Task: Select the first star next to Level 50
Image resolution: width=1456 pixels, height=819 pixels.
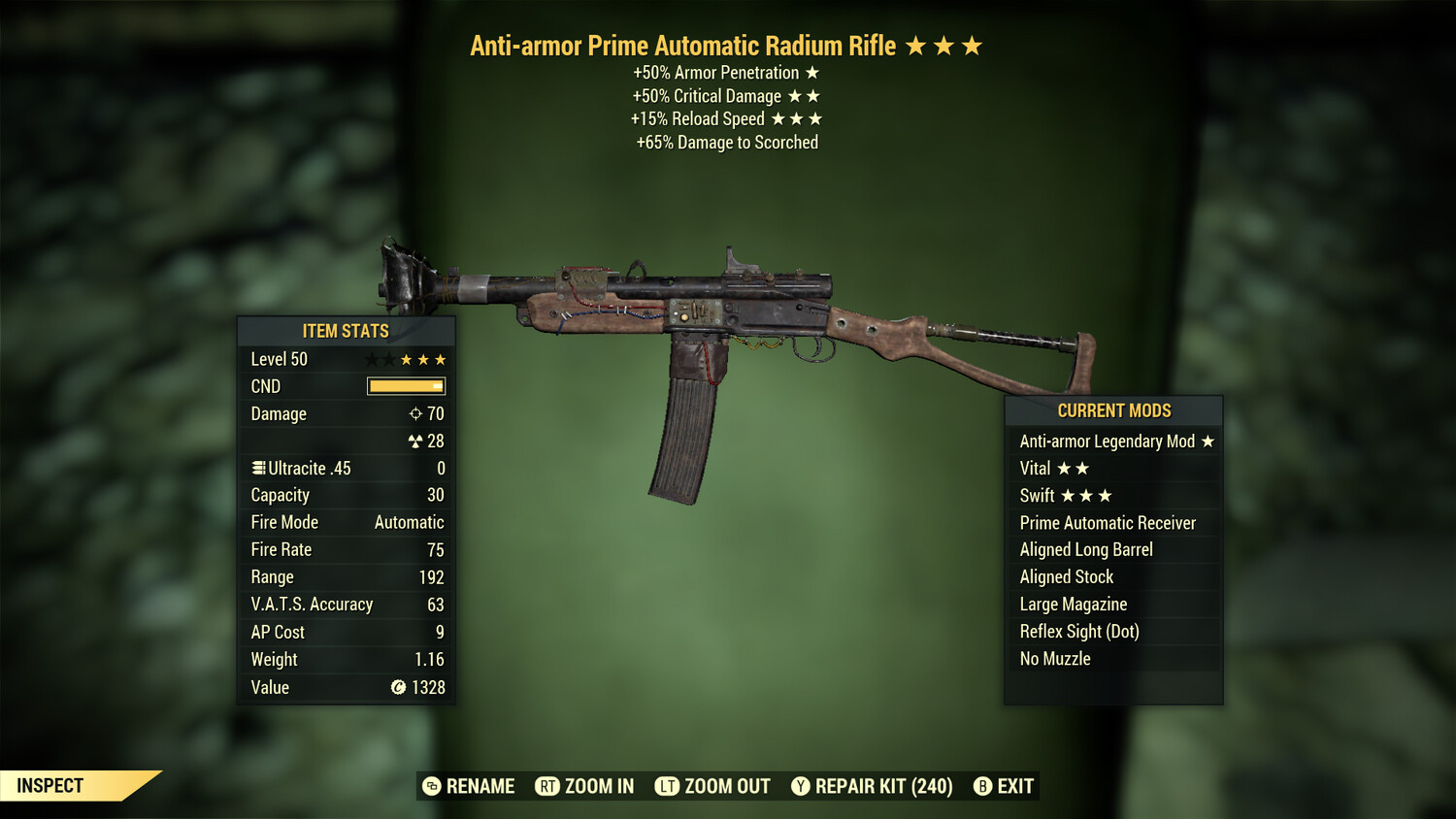Action: pyautogui.click(x=372, y=358)
